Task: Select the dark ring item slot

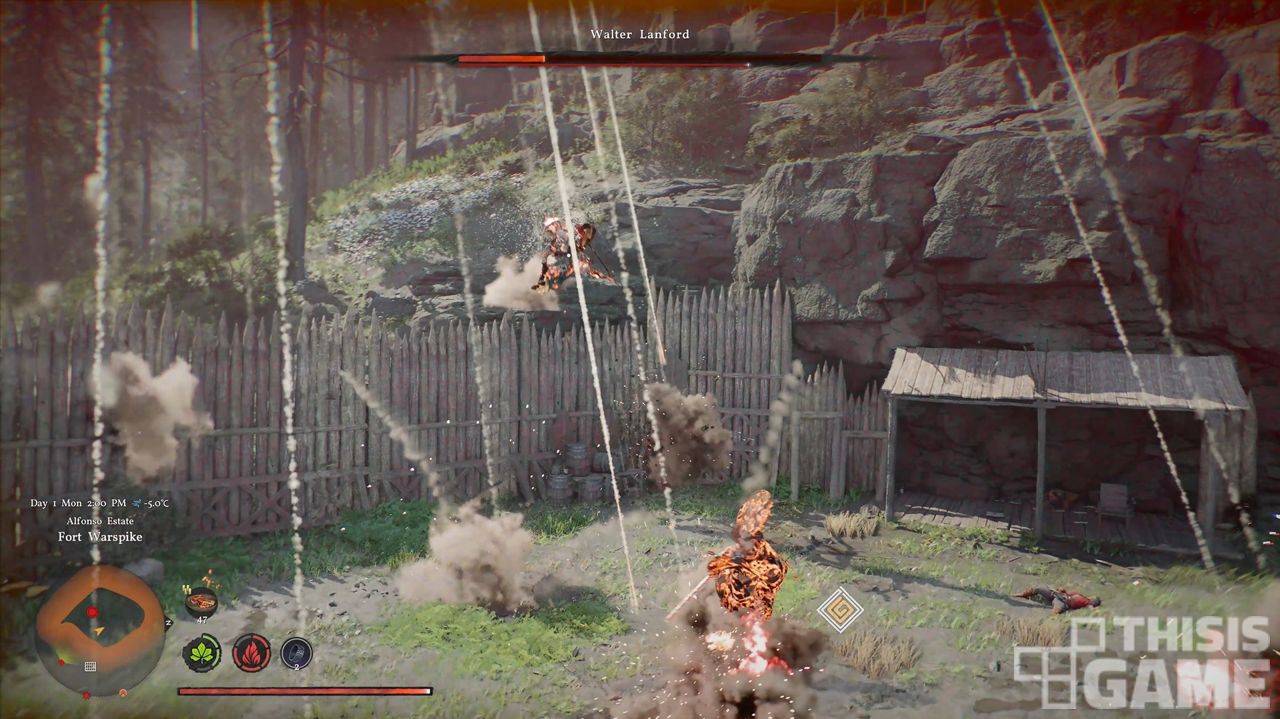Action: (296, 653)
